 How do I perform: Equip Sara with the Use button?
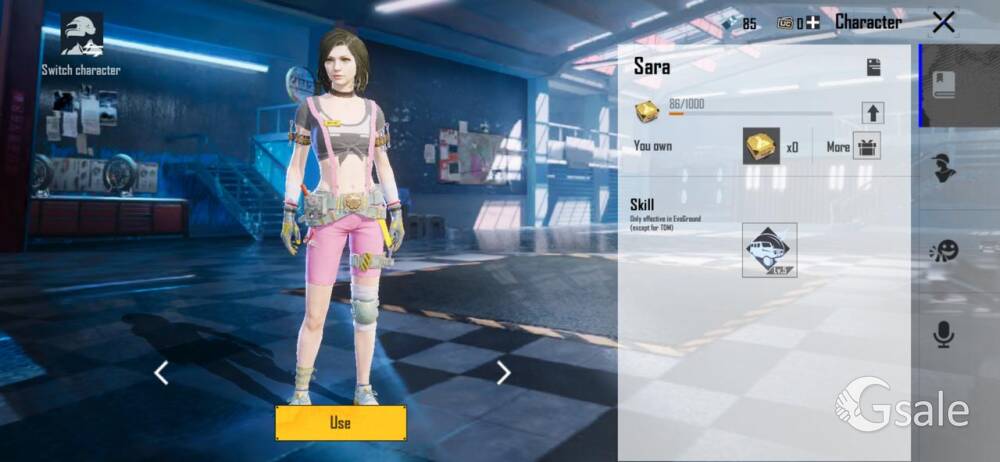tap(340, 422)
